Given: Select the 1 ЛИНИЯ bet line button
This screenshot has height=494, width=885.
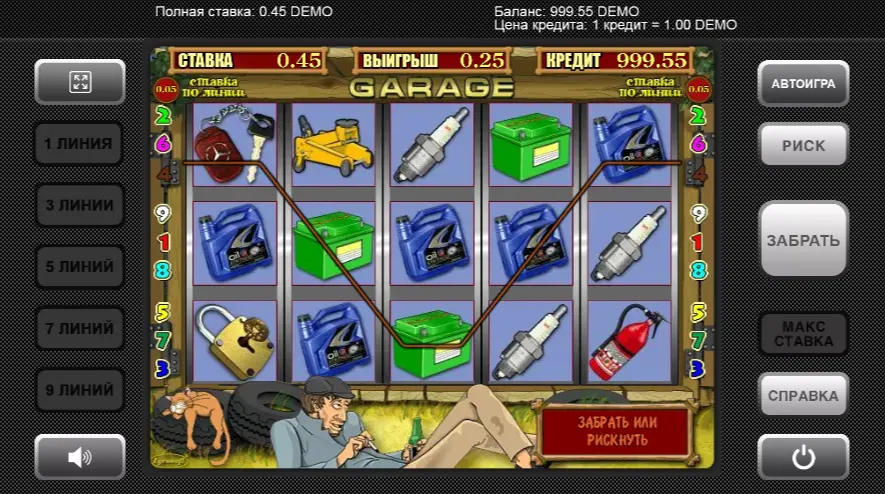Looking at the screenshot, I should (x=79, y=144).
